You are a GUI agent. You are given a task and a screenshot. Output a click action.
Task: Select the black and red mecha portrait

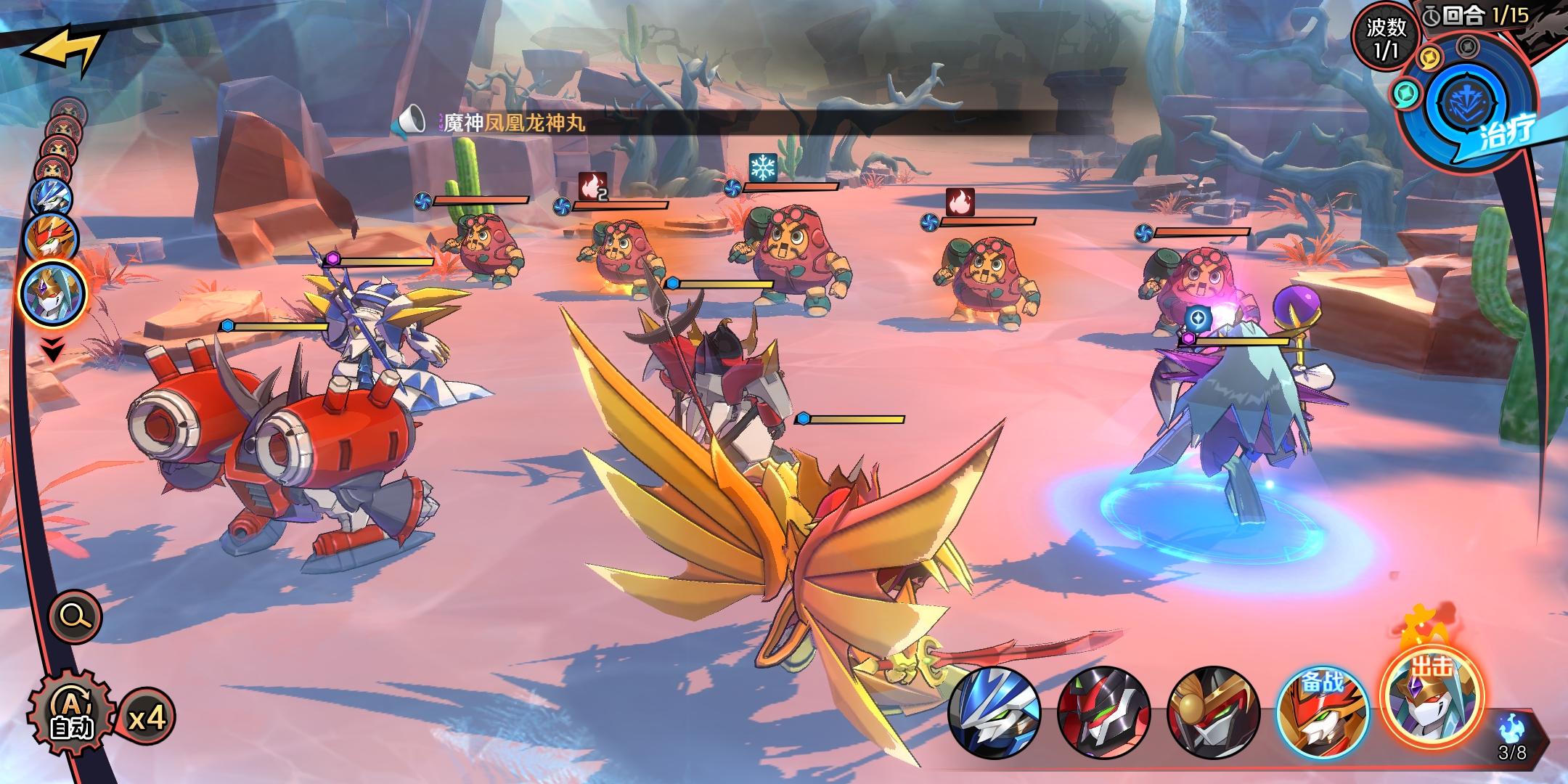tap(1103, 714)
